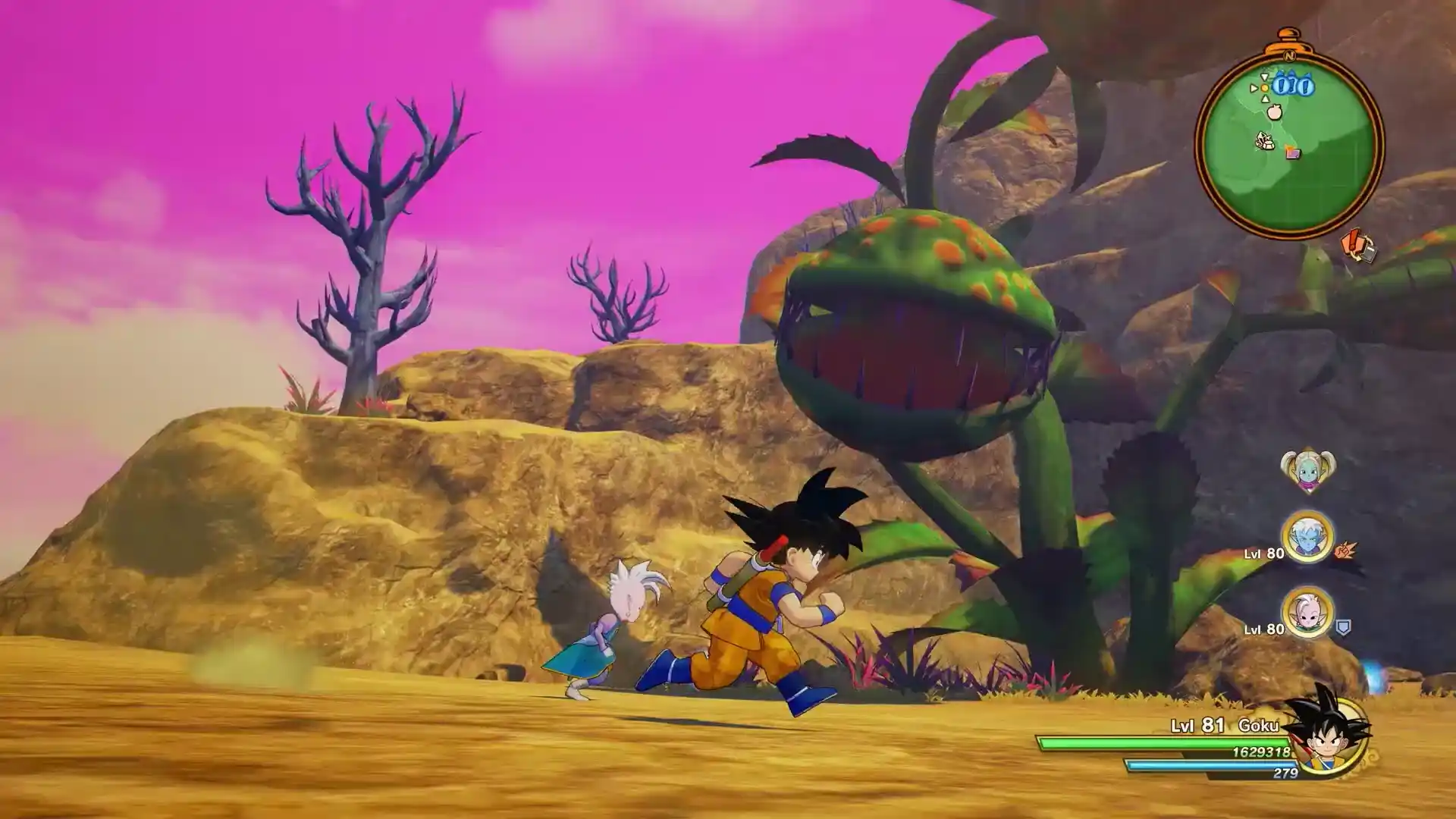Click the orange fist attack role icon
The image size is (1456, 819).
tap(1345, 549)
